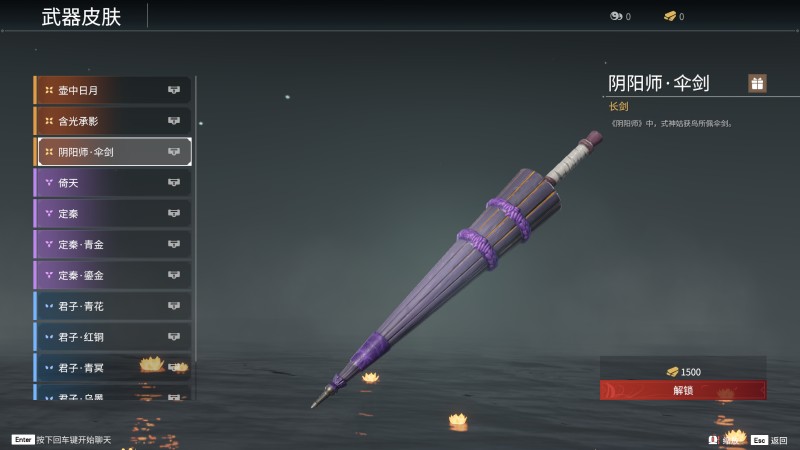Choose the 含光承影 skin entry
The width and height of the screenshot is (800, 450).
[113, 121]
